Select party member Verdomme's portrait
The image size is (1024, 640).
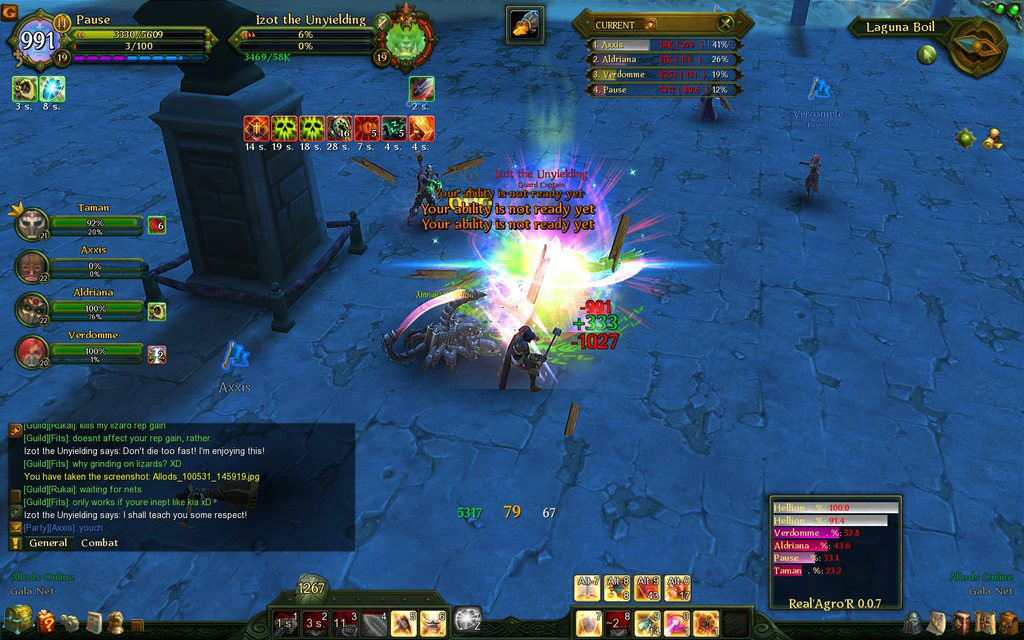(32, 352)
